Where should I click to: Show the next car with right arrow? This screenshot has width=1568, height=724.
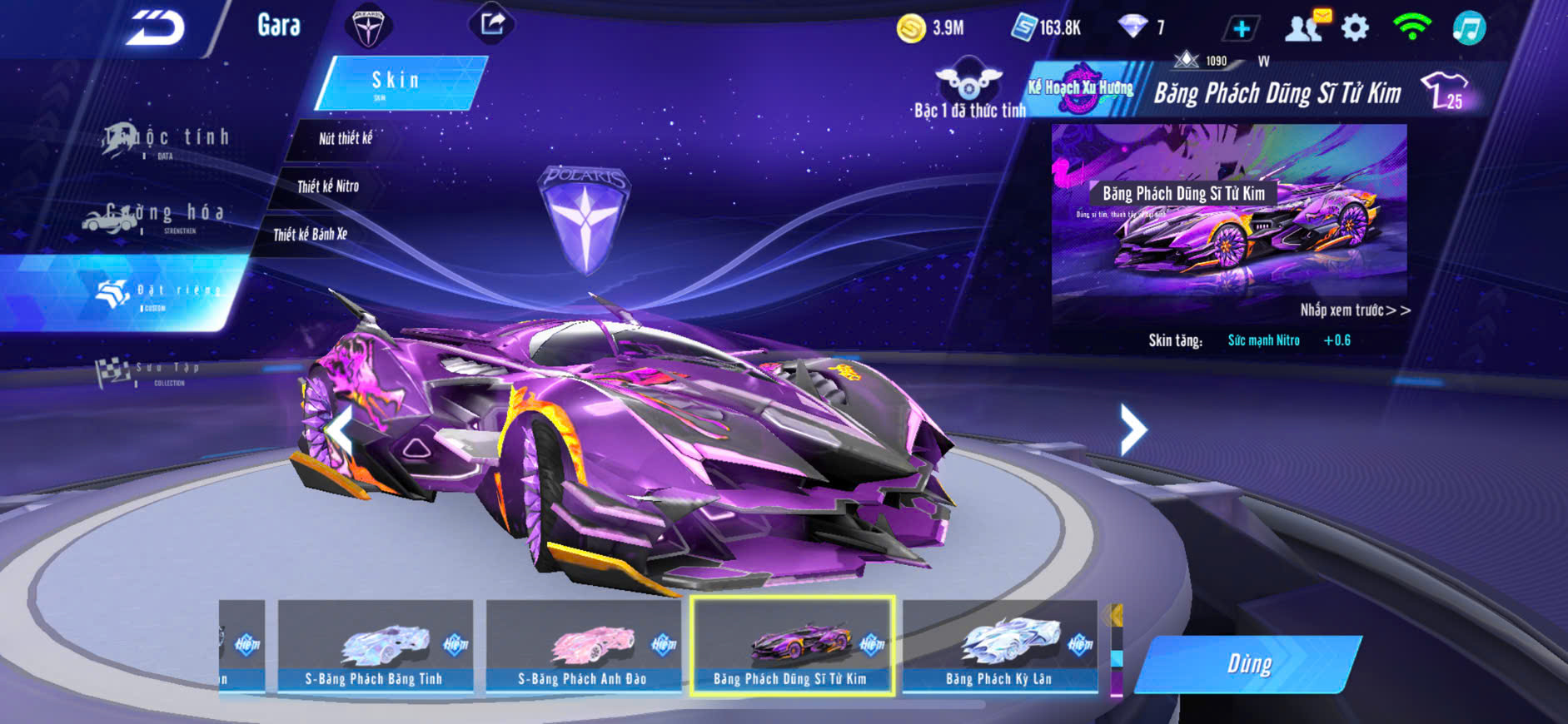[x=1132, y=429]
